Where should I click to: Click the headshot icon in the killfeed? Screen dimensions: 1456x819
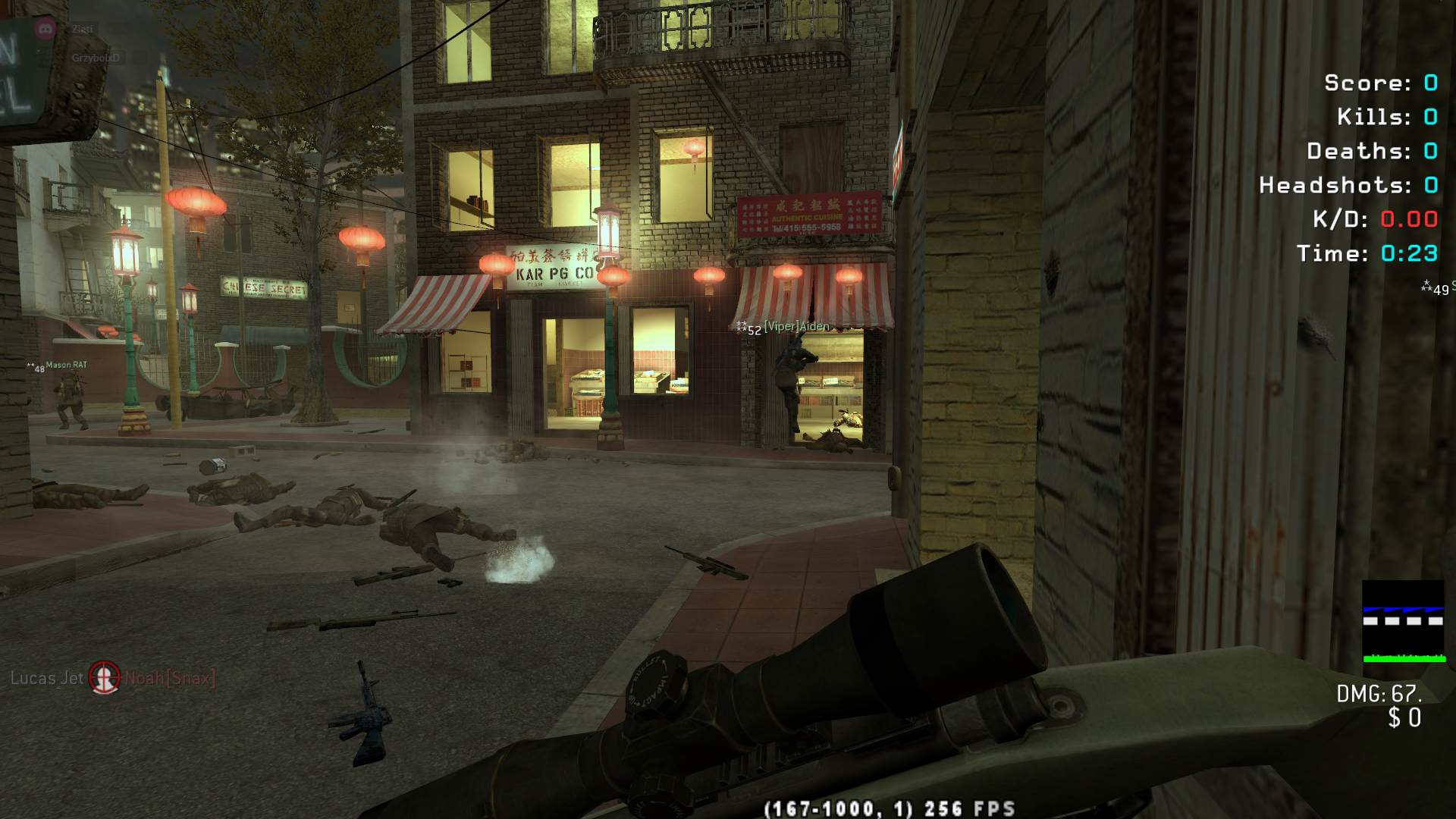pyautogui.click(x=105, y=677)
